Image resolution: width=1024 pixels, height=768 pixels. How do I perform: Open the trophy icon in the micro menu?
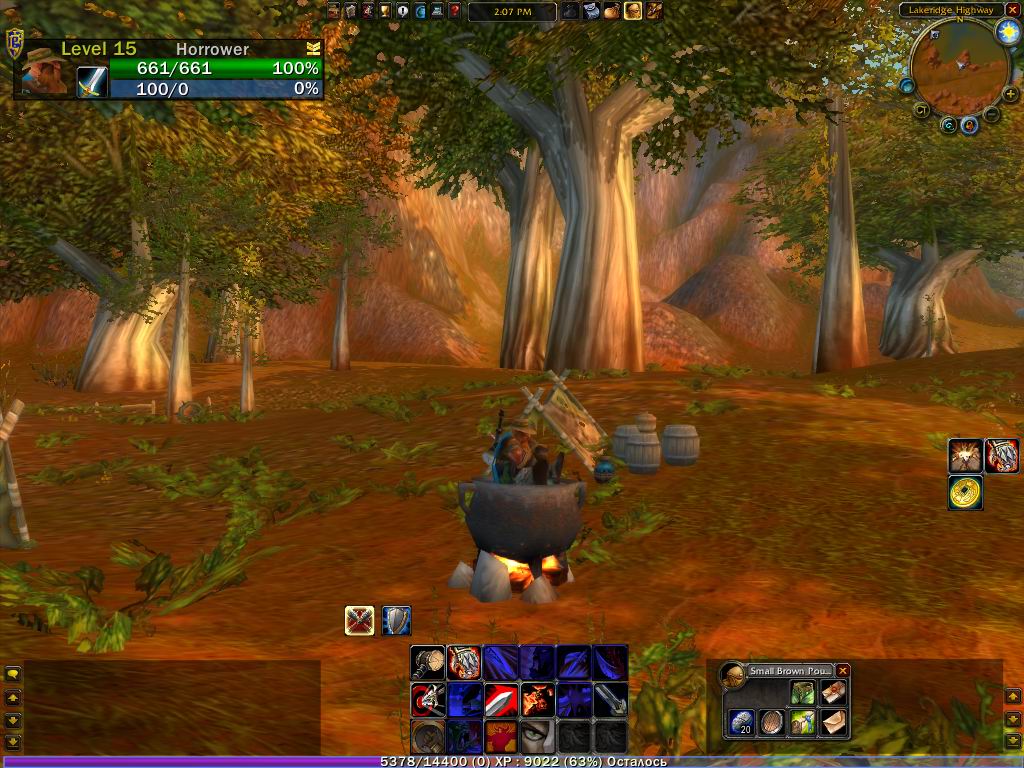386,11
